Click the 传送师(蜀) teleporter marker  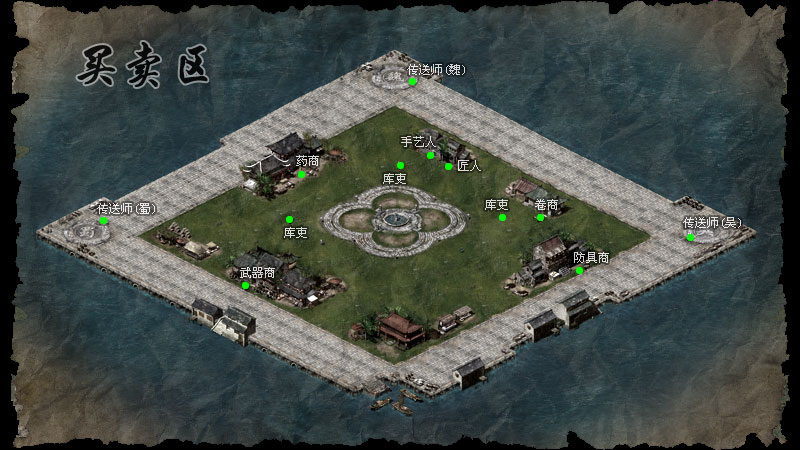click(x=103, y=220)
